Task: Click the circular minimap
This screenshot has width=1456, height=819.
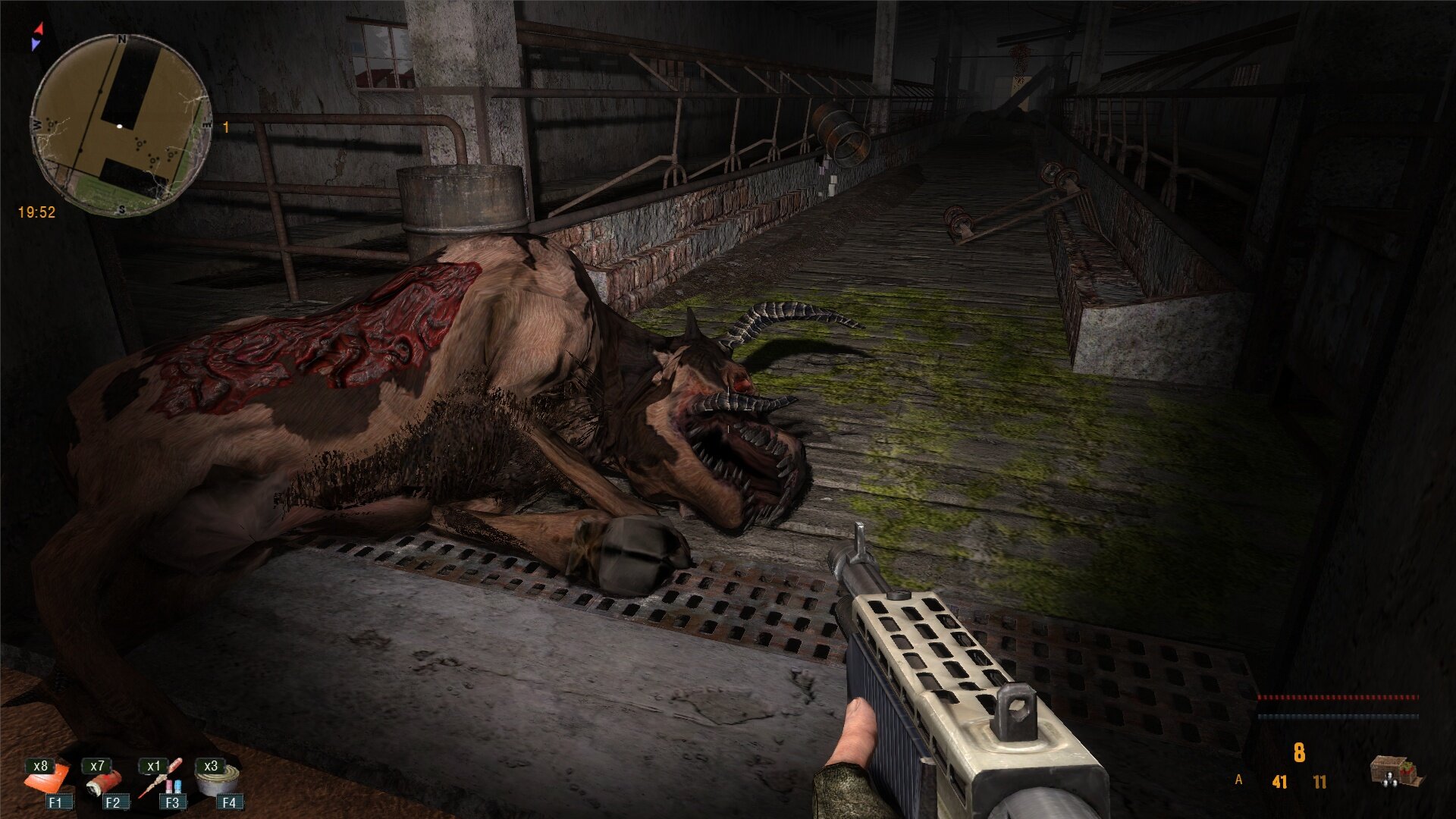Action: coord(121,125)
